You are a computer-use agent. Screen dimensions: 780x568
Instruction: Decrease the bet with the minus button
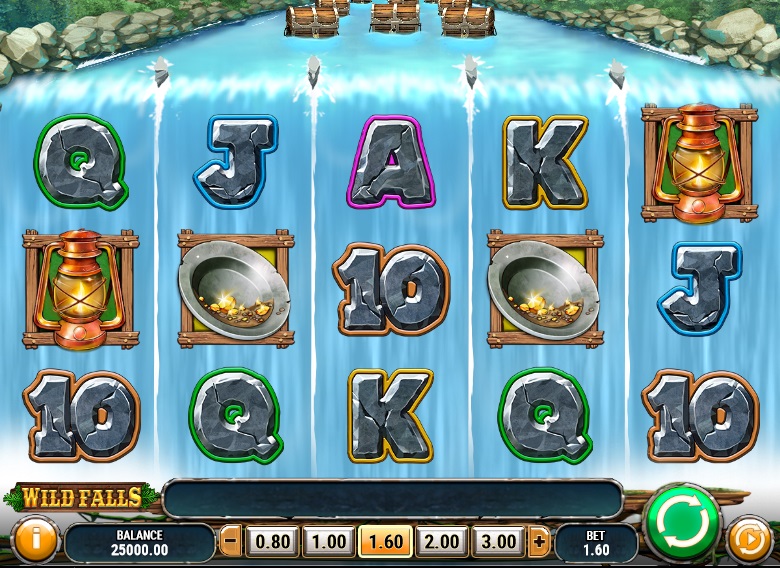tap(231, 542)
